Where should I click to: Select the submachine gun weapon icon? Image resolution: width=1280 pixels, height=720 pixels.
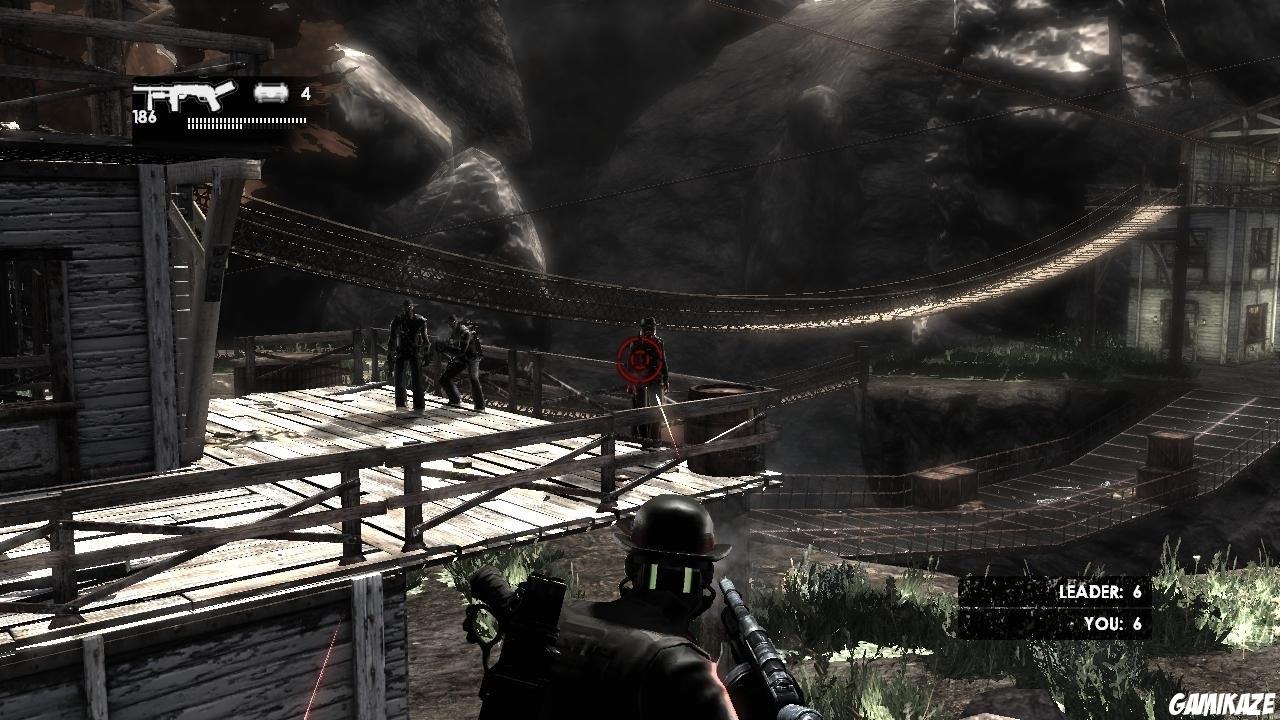click(x=185, y=95)
